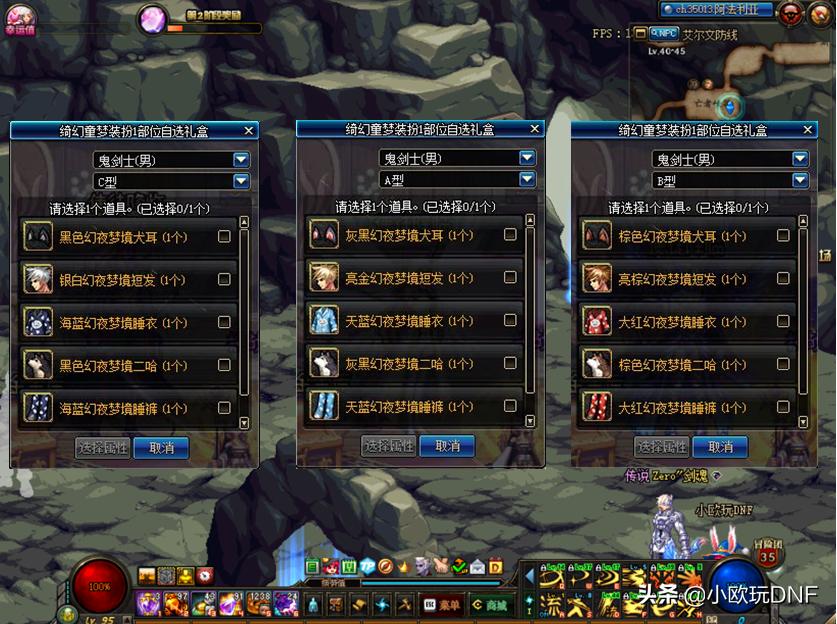837x624 pixels.
Task: Tick the 亮金幻夜梦境短发 option
Action: click(x=510, y=278)
